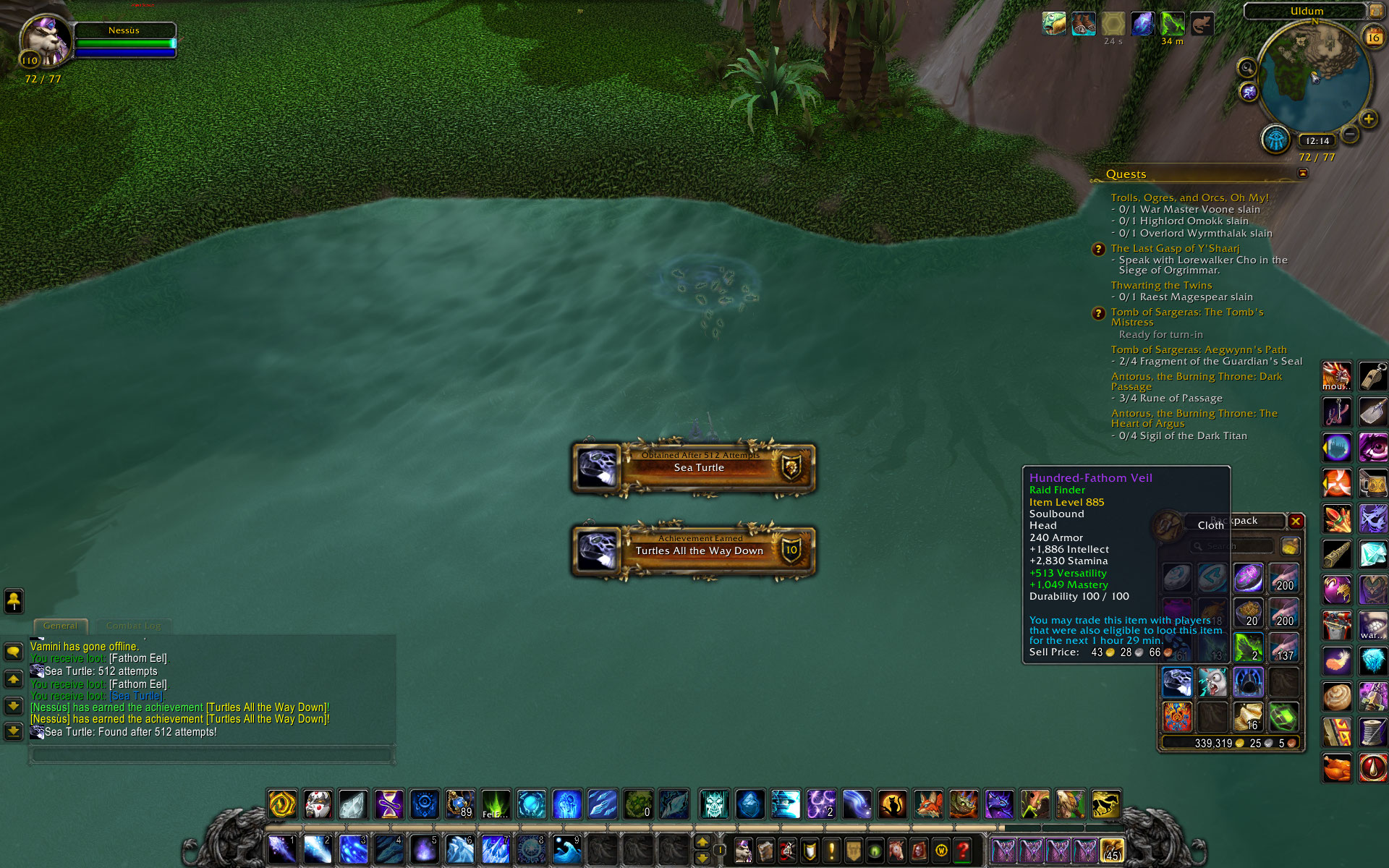
Task: Open the calendar showing day 16
Action: [1372, 37]
